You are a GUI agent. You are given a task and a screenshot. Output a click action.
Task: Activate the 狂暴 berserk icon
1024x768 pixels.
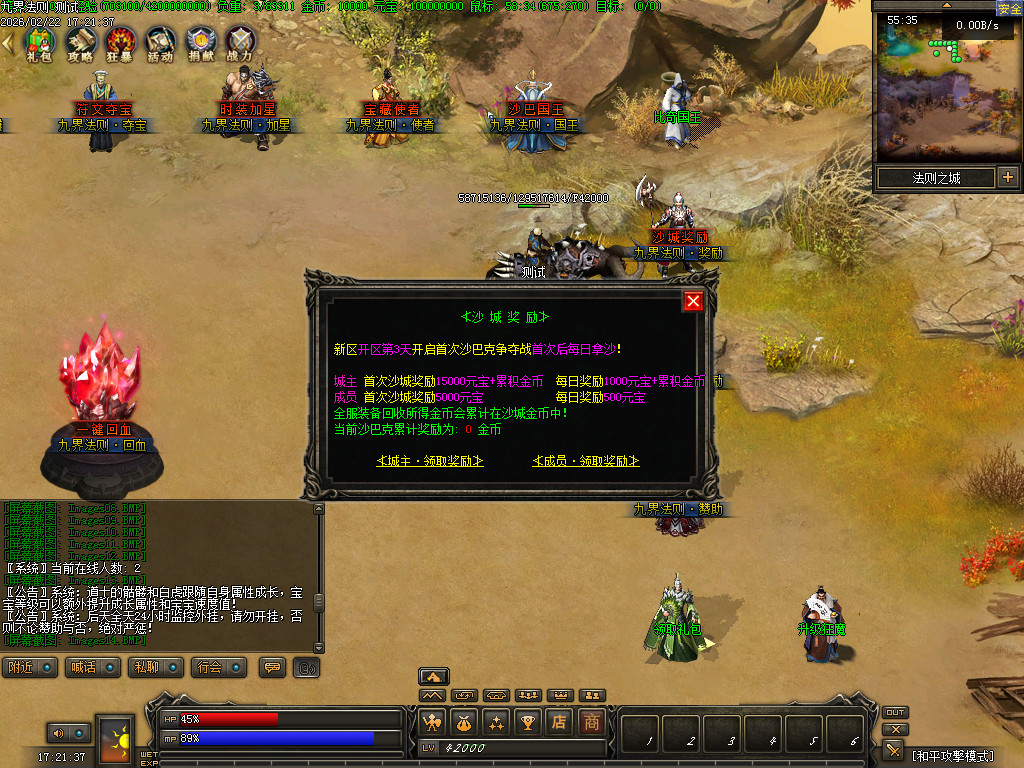[120, 42]
